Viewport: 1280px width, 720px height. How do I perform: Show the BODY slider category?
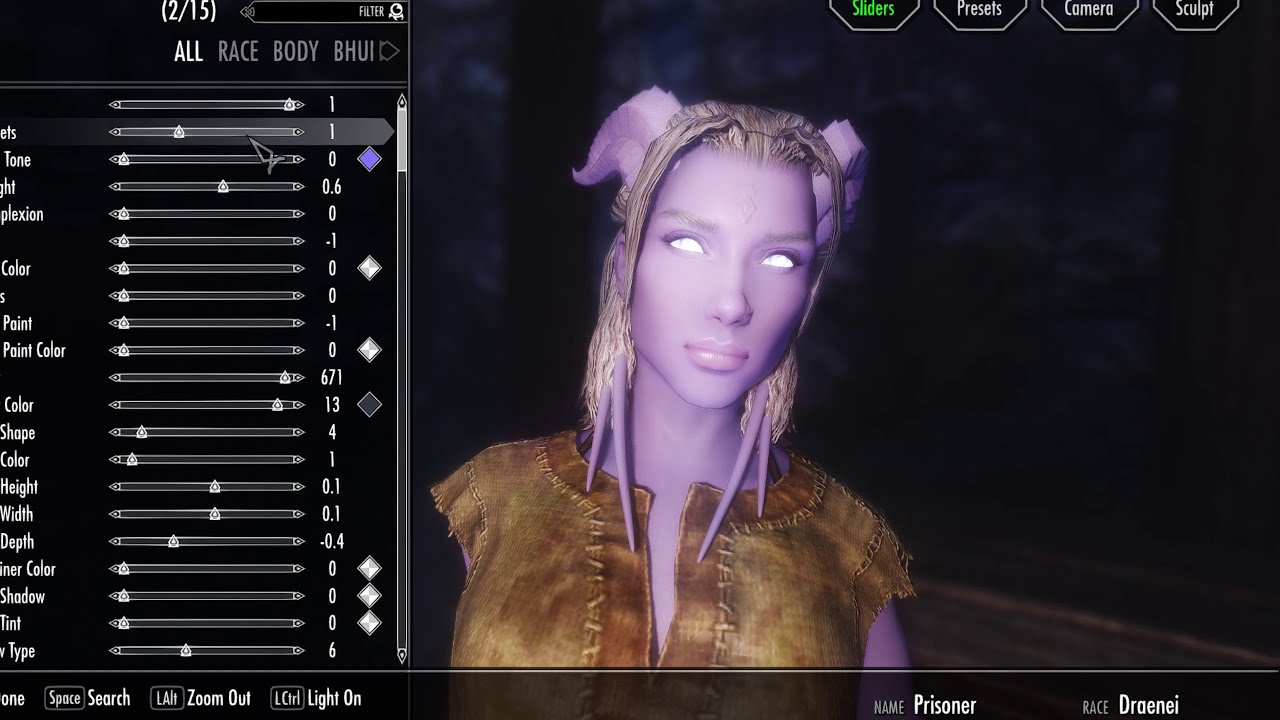click(295, 52)
